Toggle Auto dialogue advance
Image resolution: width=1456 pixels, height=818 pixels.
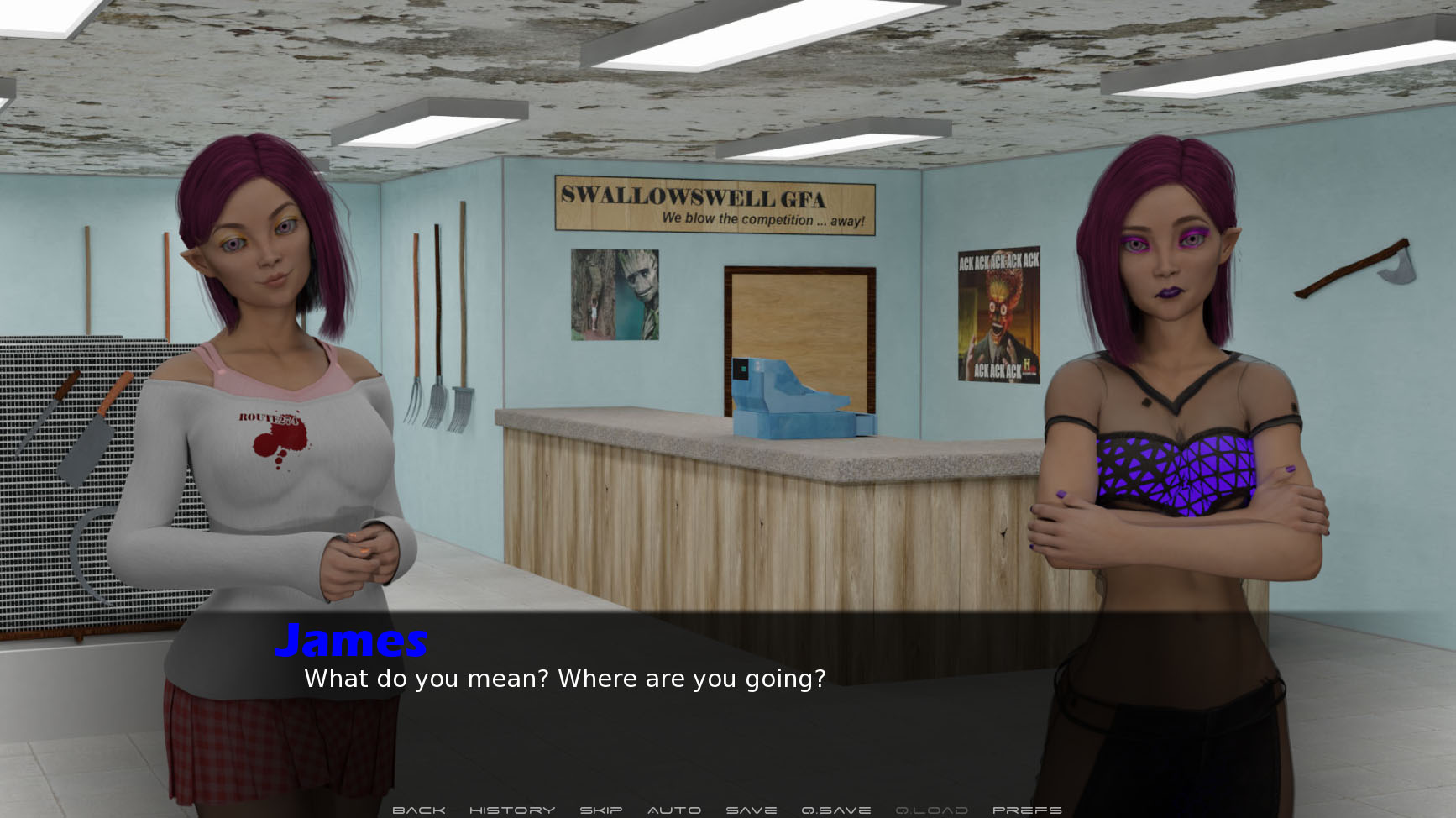[674, 810]
